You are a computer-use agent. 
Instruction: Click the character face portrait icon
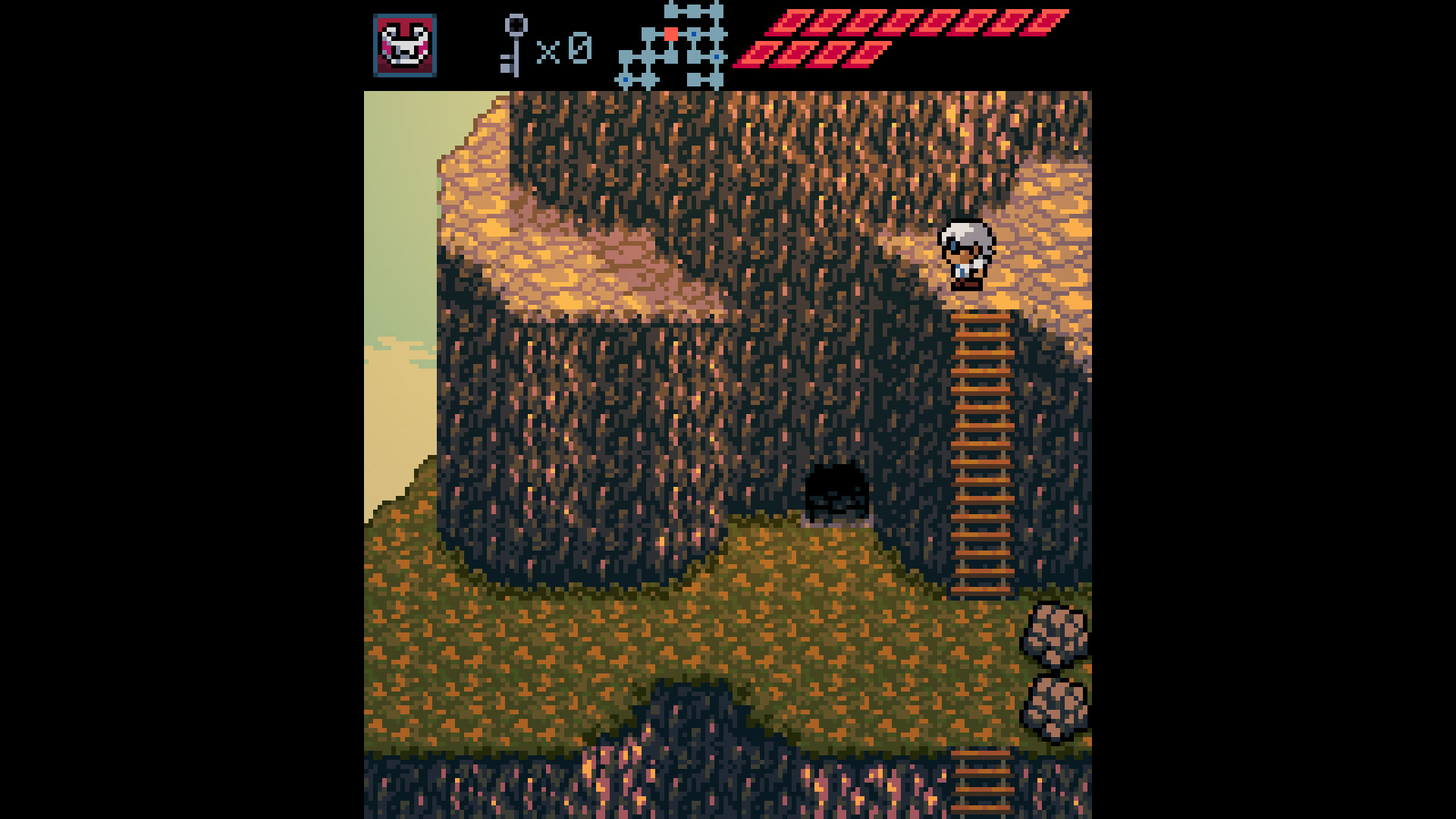(405, 47)
